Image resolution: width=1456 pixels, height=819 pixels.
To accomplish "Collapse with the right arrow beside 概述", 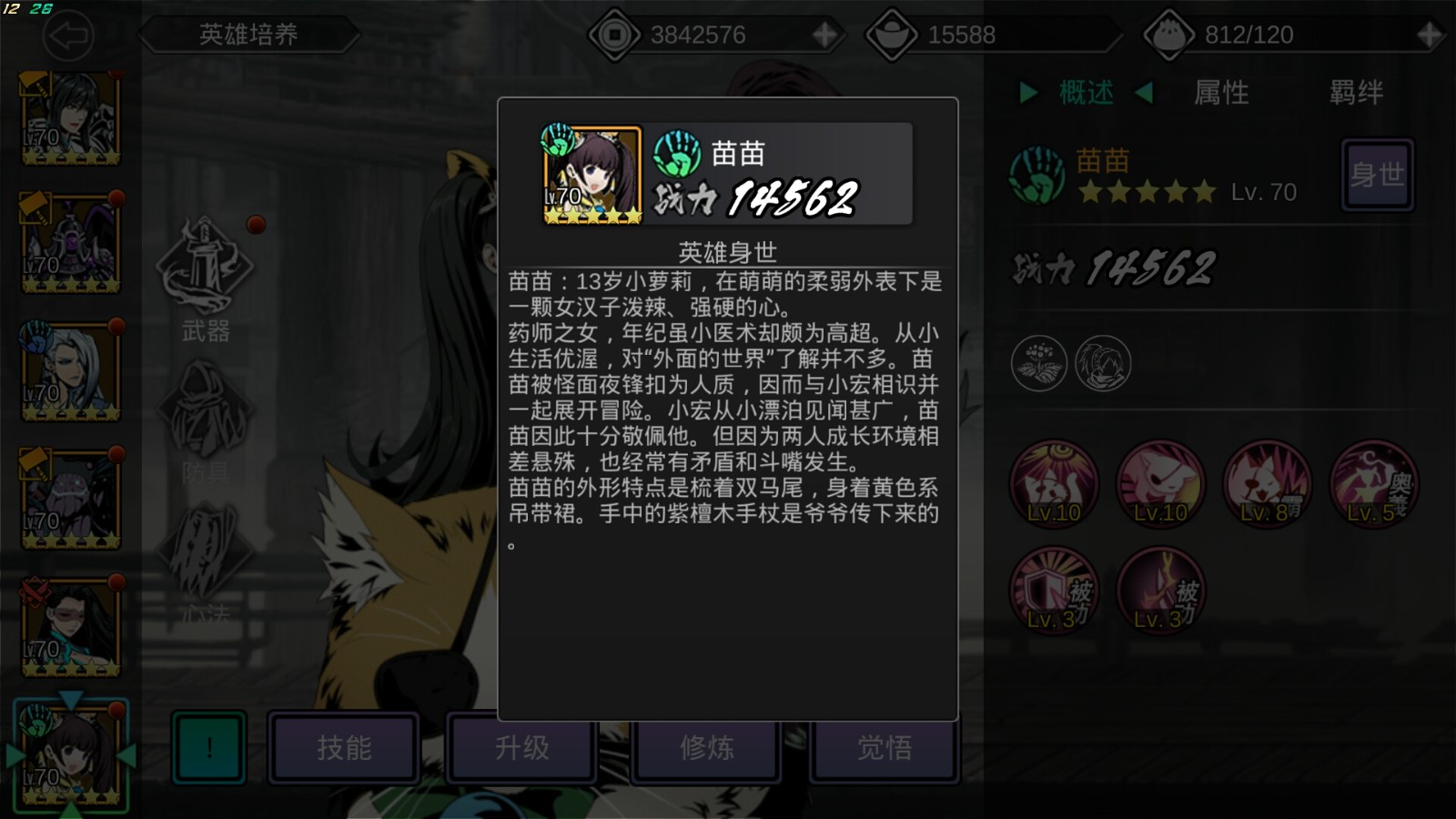I will coord(1142,92).
